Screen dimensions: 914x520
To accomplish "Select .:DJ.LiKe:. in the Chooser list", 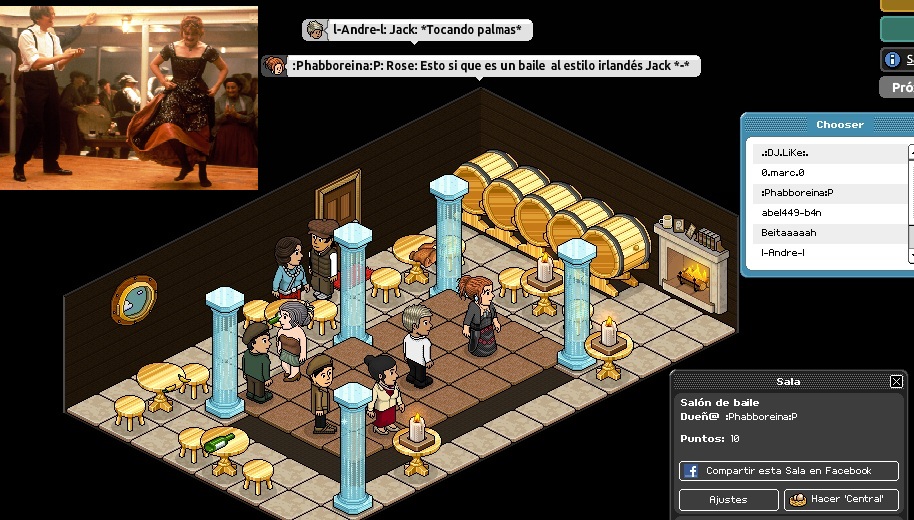I will coord(830,153).
